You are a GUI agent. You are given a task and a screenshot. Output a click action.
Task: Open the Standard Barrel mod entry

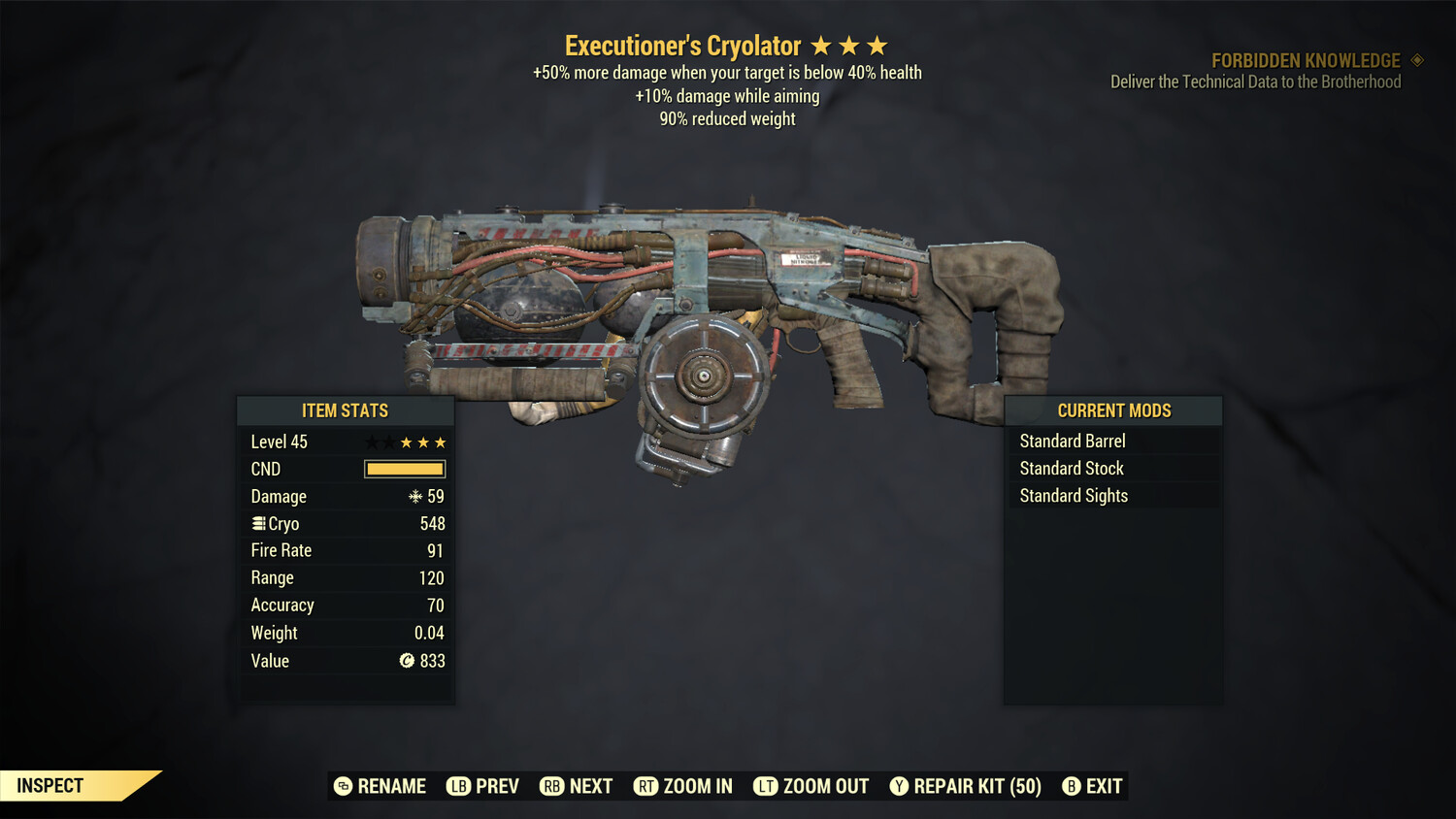click(1072, 441)
